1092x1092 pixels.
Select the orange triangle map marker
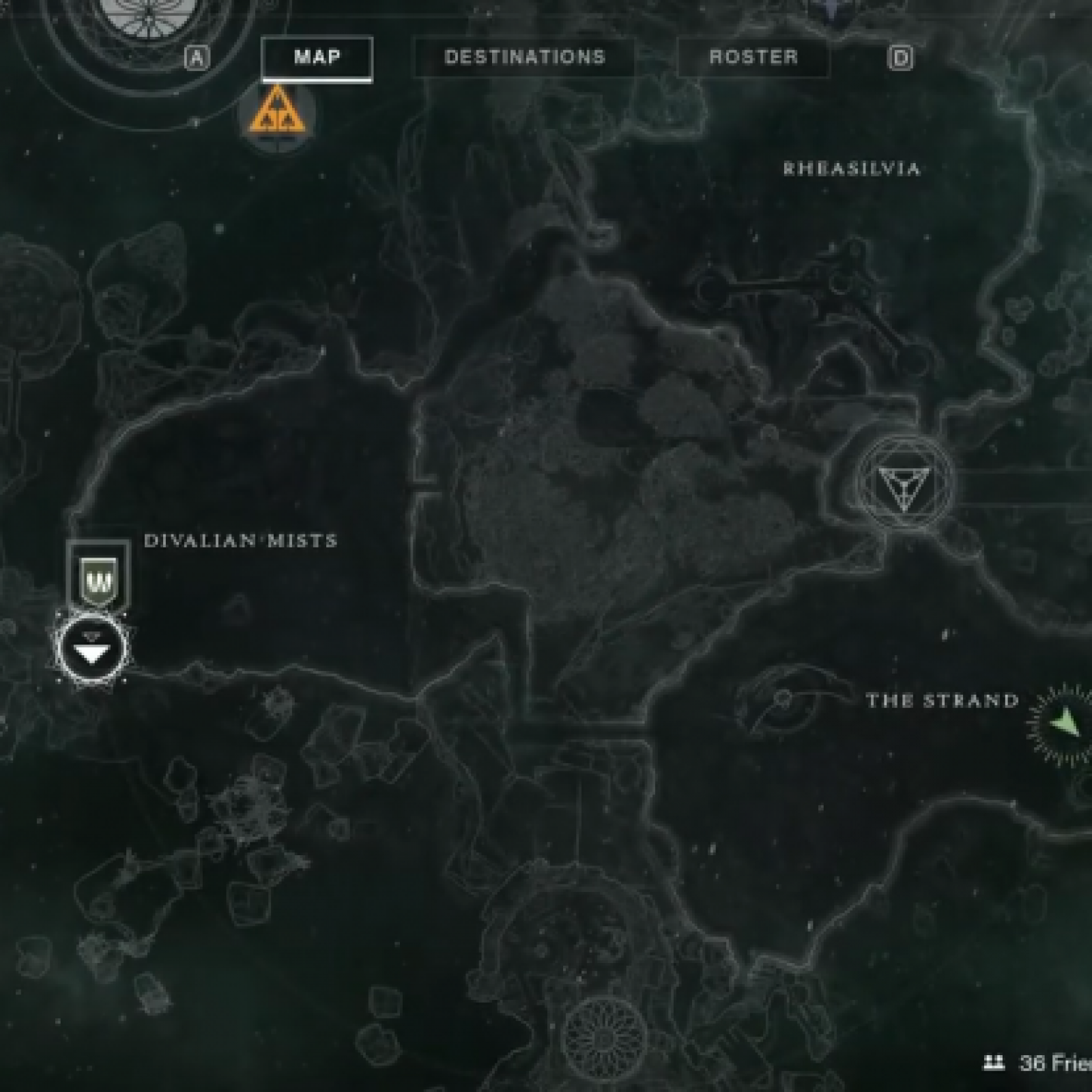(276, 112)
